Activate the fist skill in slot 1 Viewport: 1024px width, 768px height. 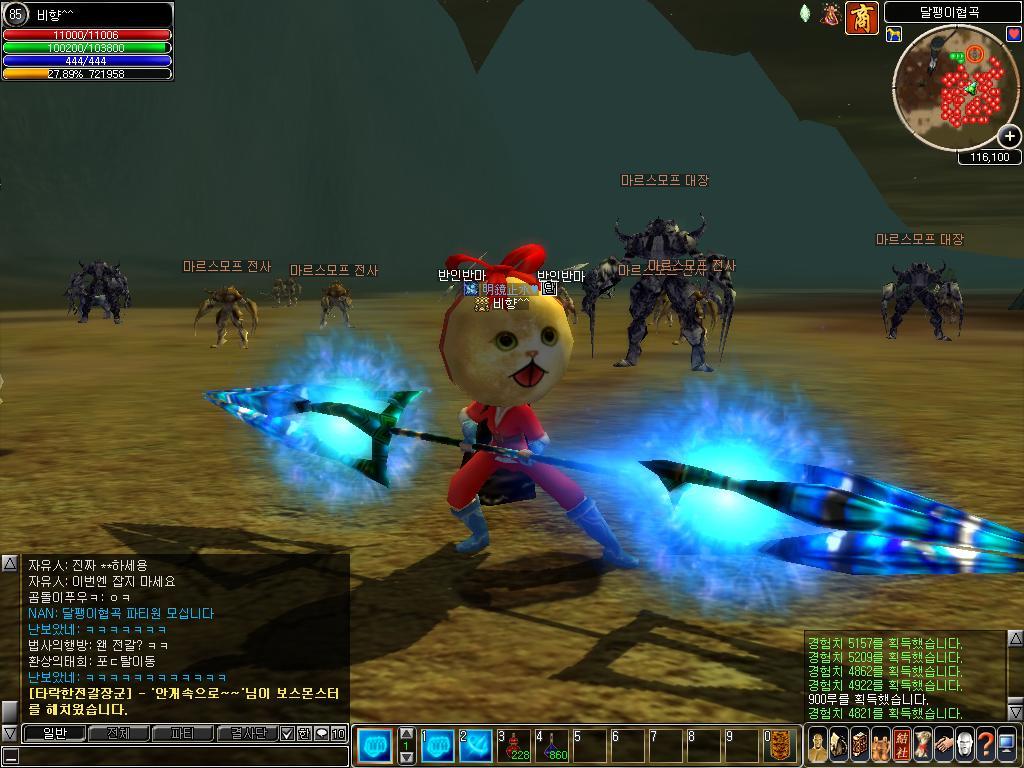click(x=438, y=745)
